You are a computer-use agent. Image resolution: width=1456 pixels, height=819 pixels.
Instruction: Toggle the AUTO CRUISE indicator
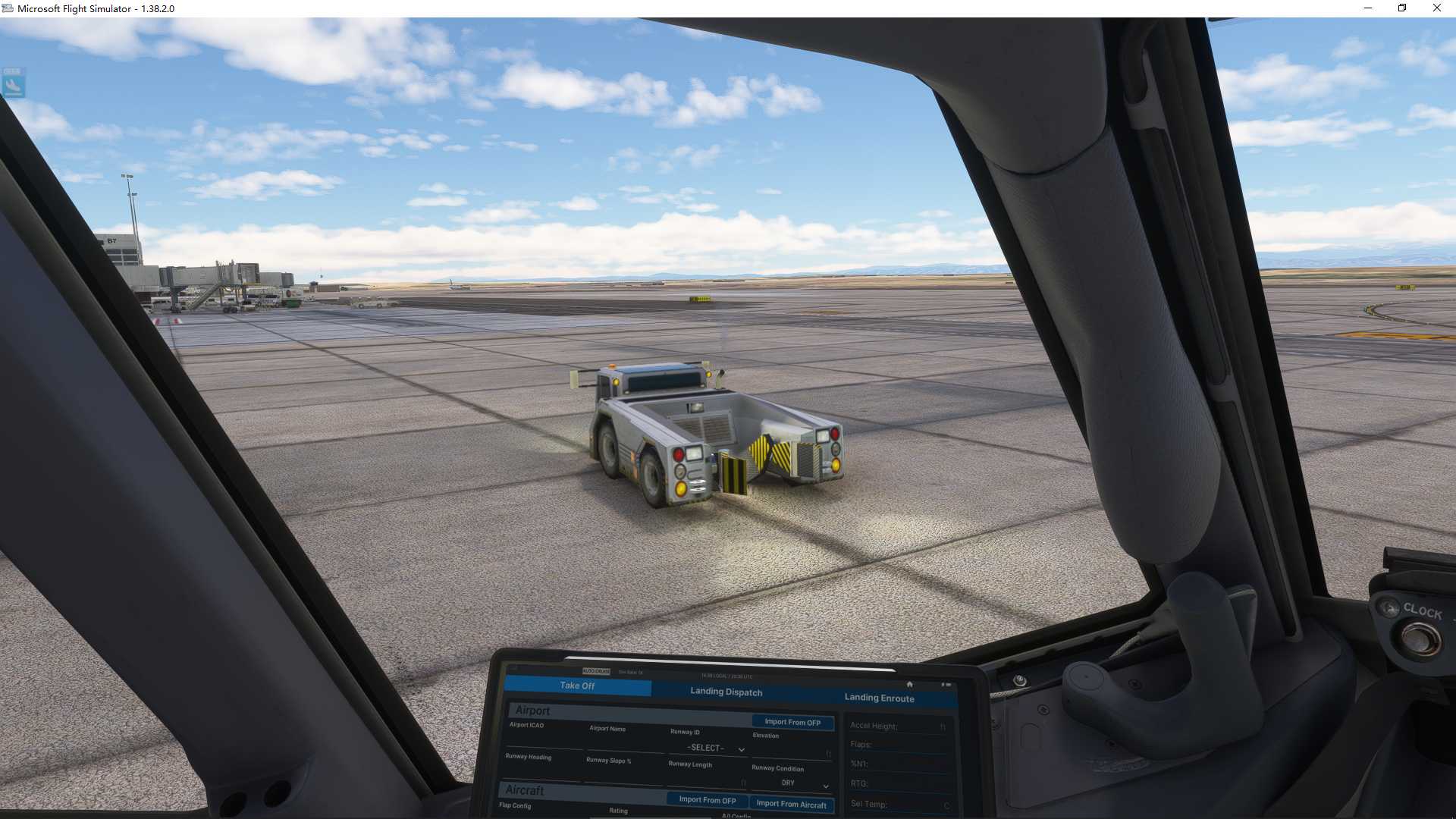coord(597,670)
